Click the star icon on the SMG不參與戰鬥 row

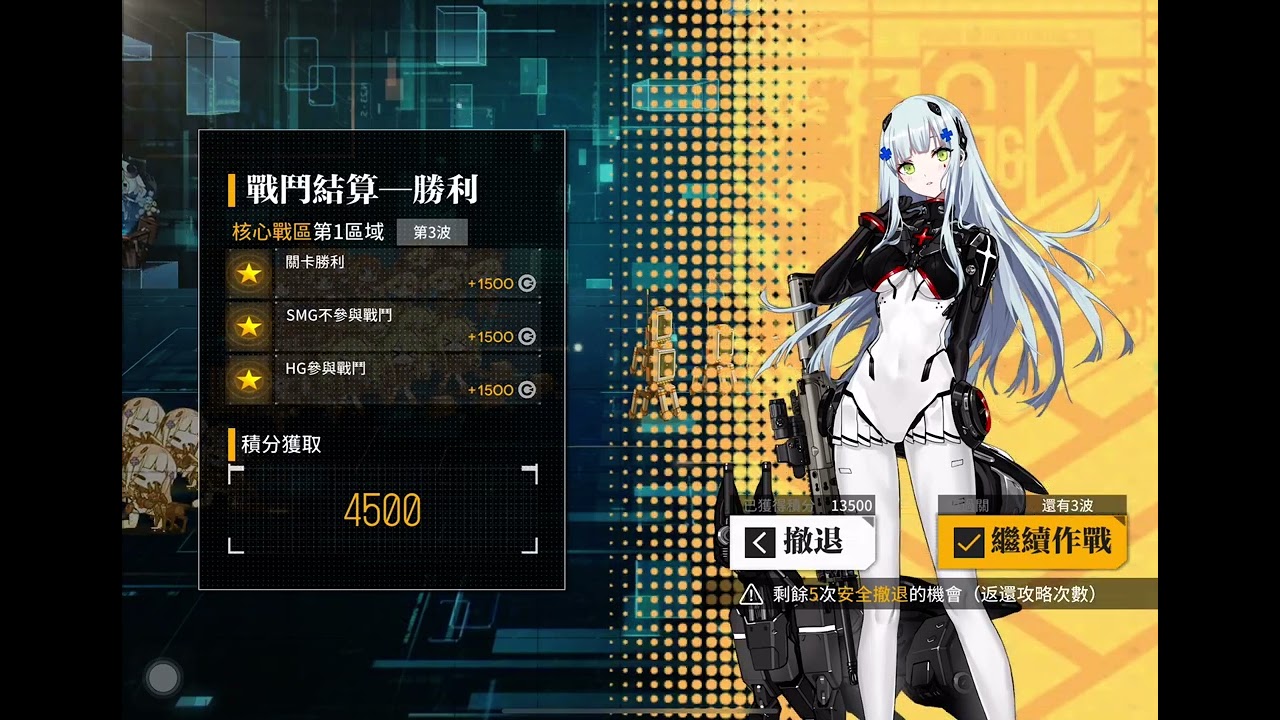(x=248, y=327)
